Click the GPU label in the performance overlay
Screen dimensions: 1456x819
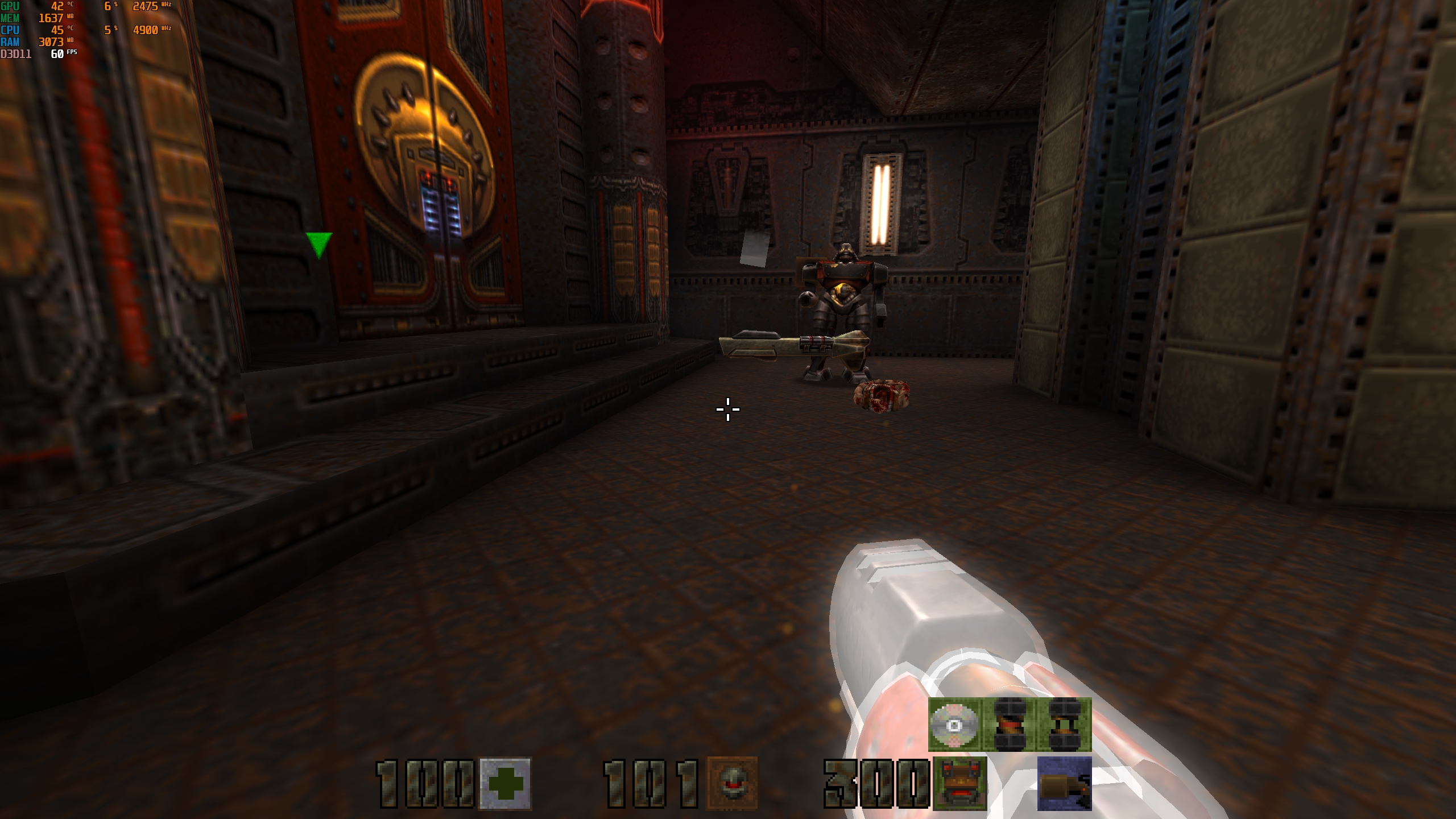click(x=10, y=6)
